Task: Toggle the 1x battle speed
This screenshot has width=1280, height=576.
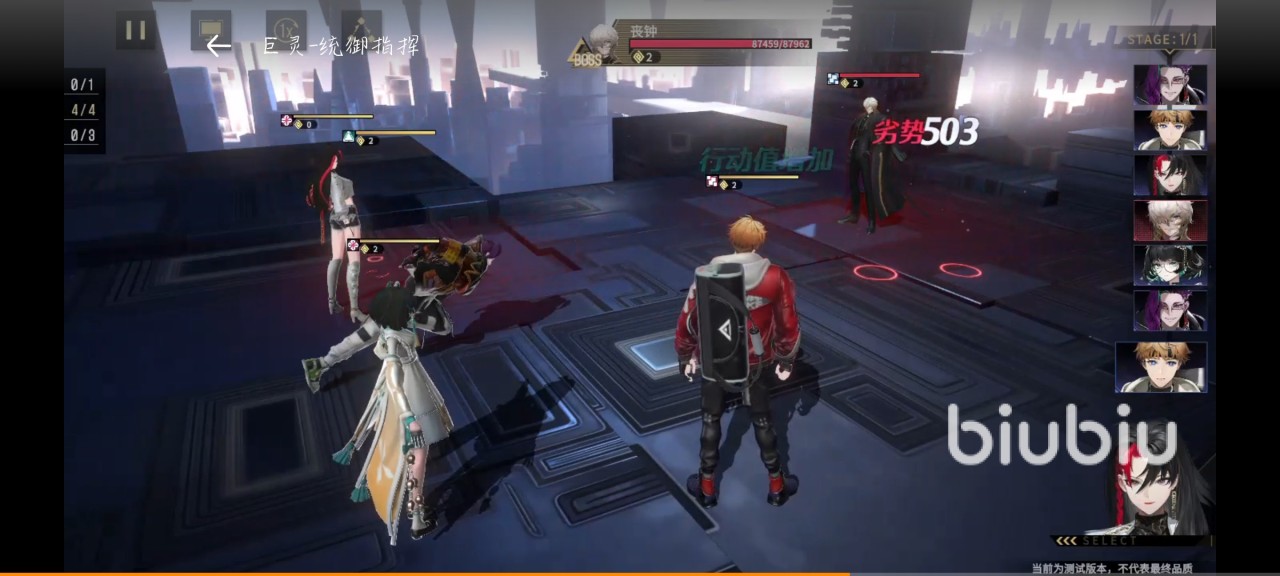Action: [286, 30]
